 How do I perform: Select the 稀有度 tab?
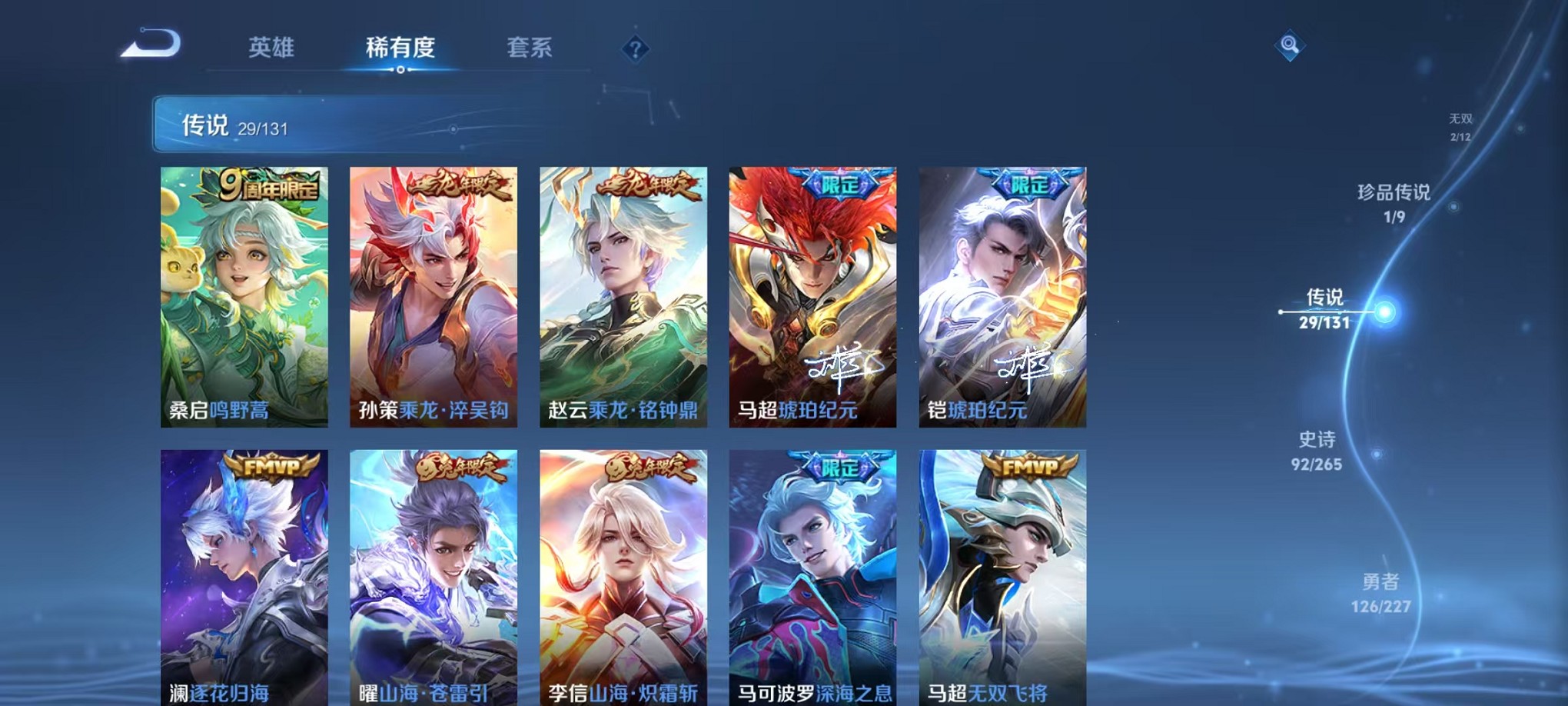400,48
